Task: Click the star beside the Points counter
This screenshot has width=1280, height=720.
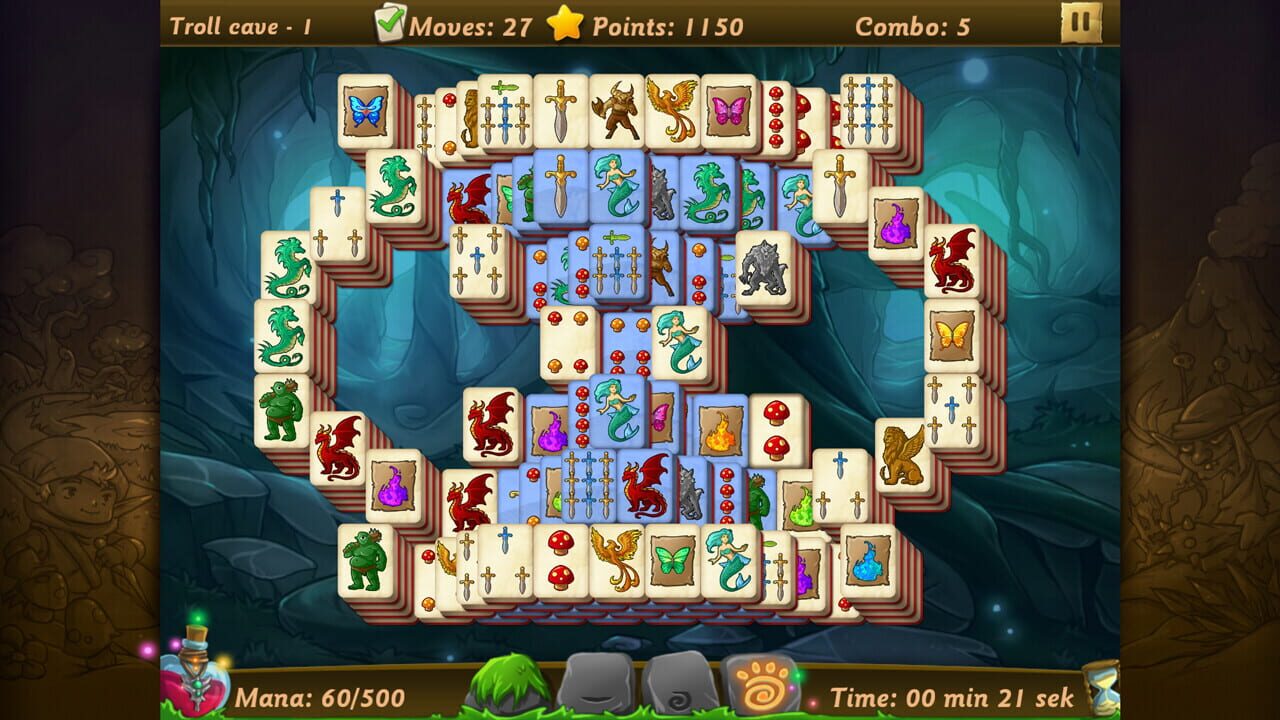Action: click(x=563, y=25)
